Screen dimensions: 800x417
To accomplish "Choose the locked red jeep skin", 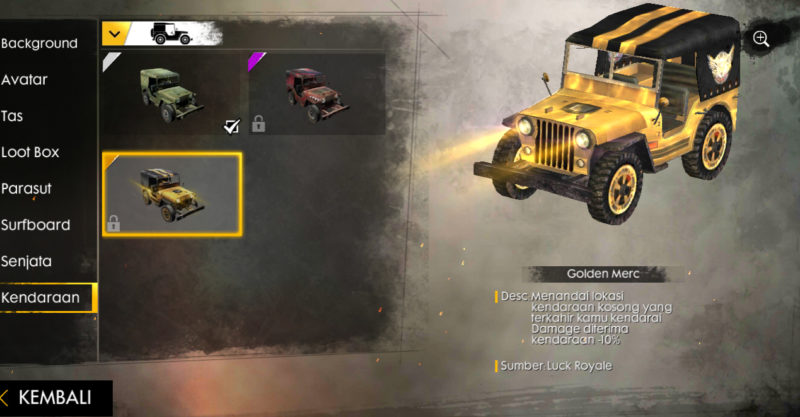I will 315,93.
